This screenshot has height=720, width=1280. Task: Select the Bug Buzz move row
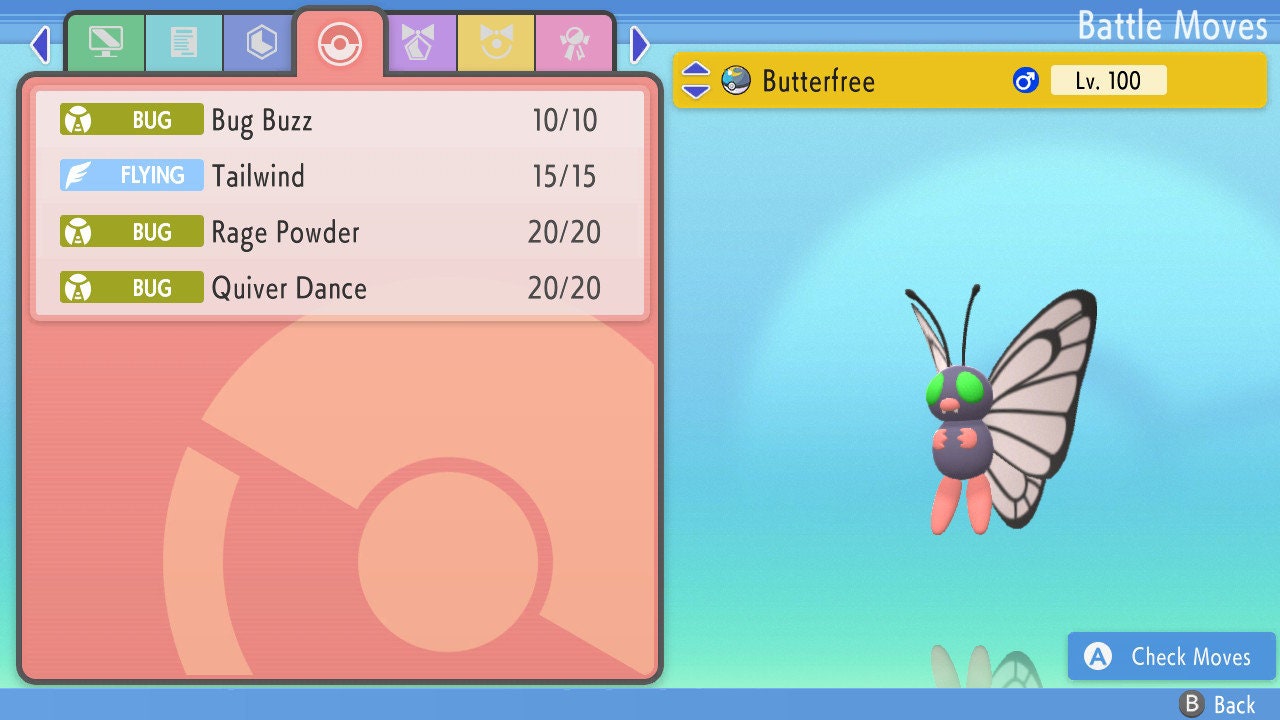click(340, 121)
